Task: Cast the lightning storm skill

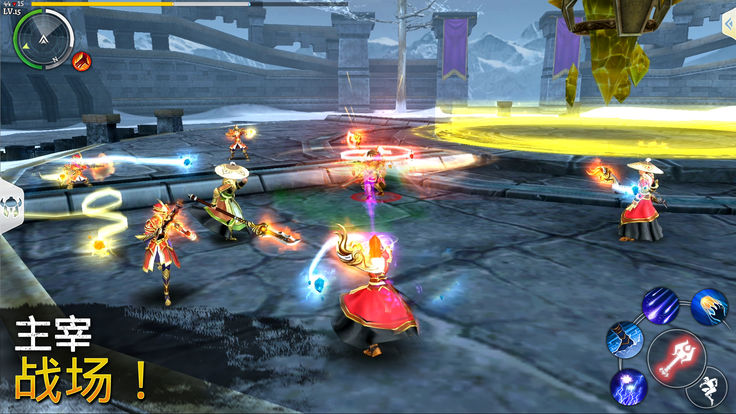Action: click(629, 386)
